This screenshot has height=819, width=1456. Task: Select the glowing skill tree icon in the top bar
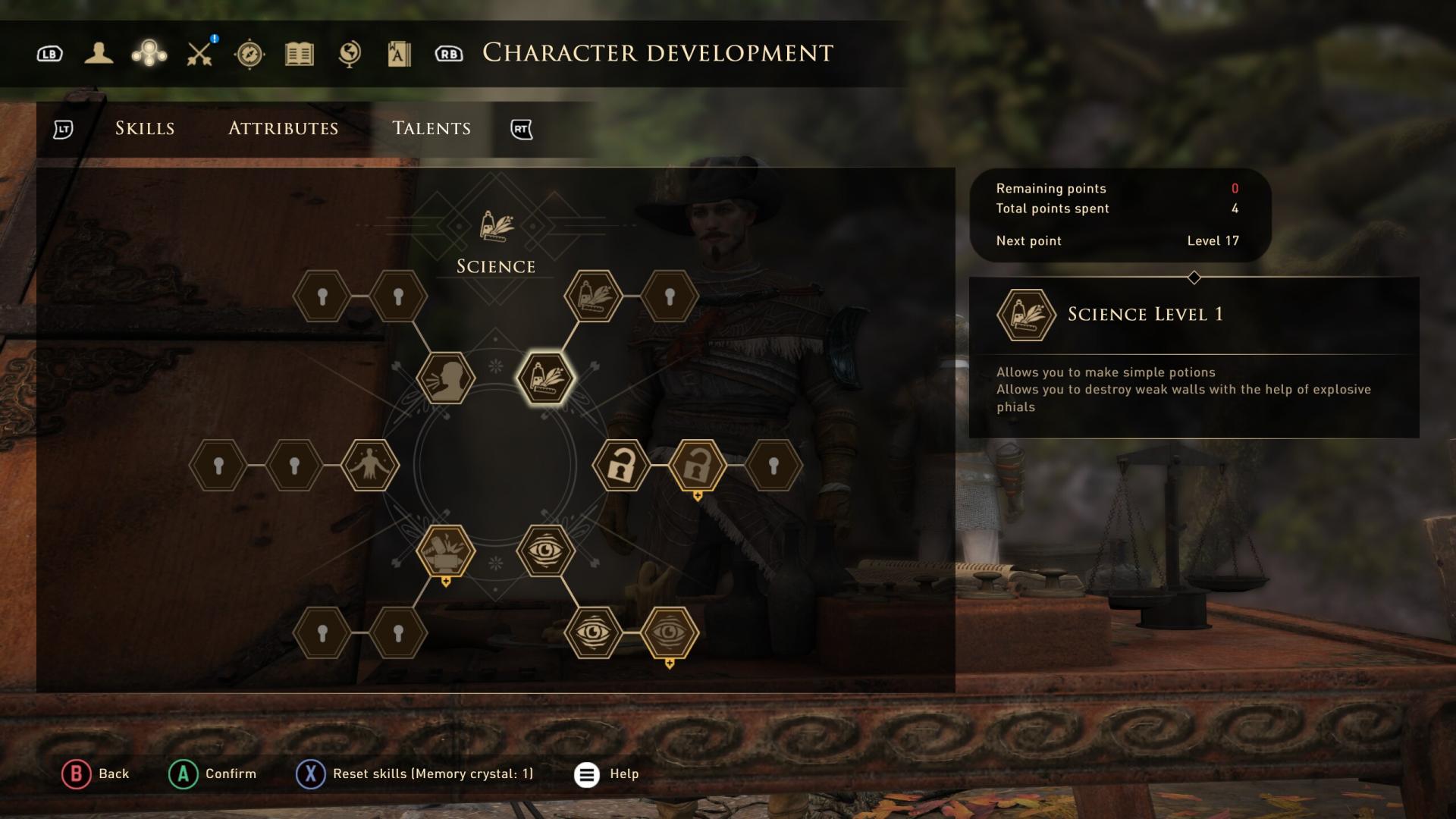pyautogui.click(x=149, y=53)
